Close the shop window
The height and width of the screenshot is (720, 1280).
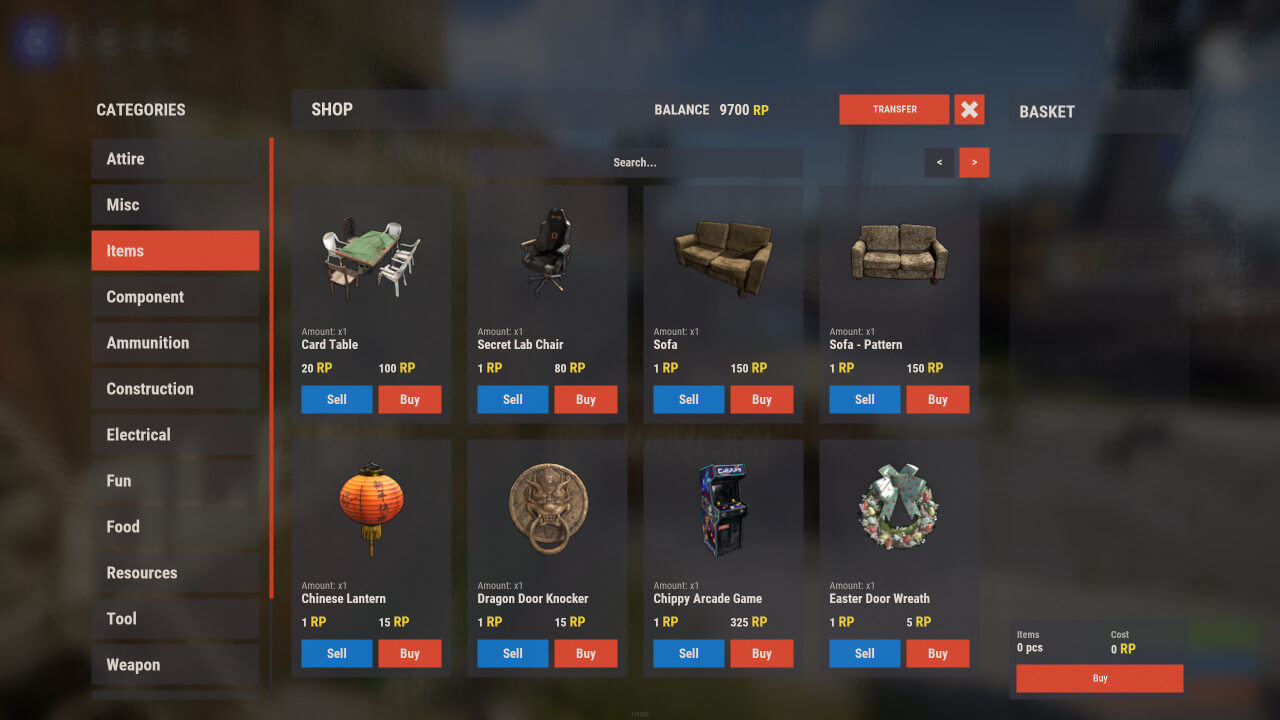point(968,109)
